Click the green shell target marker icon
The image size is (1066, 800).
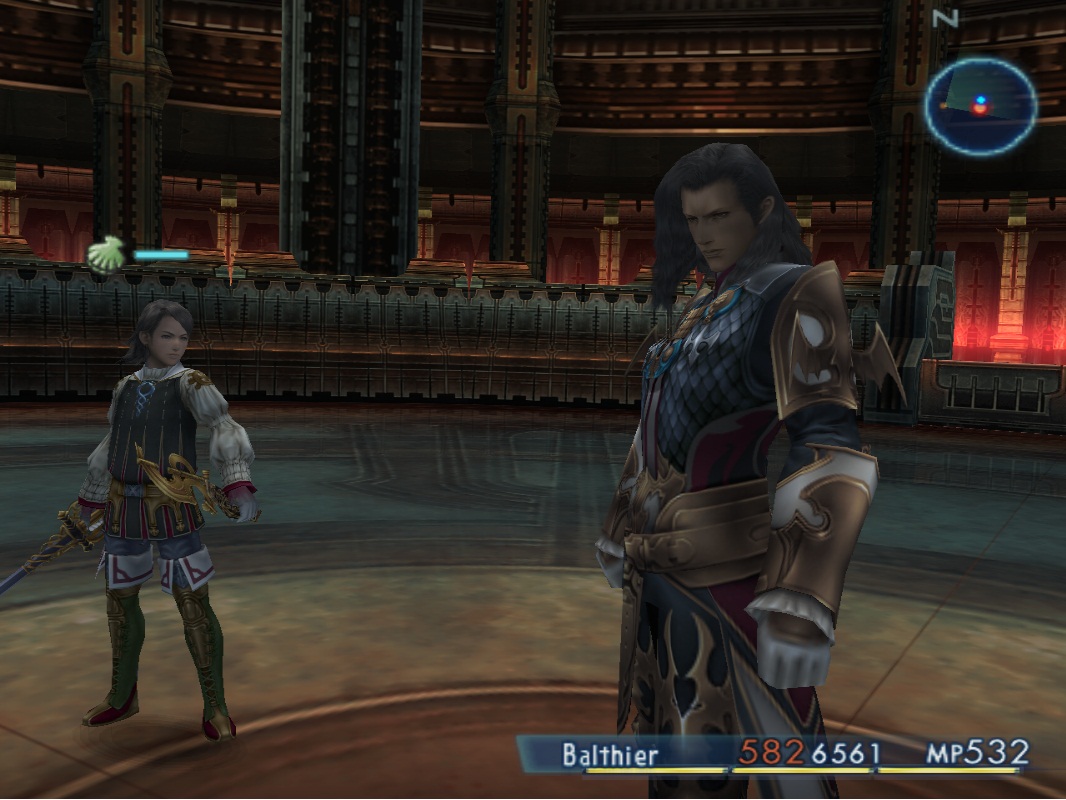pyautogui.click(x=103, y=255)
